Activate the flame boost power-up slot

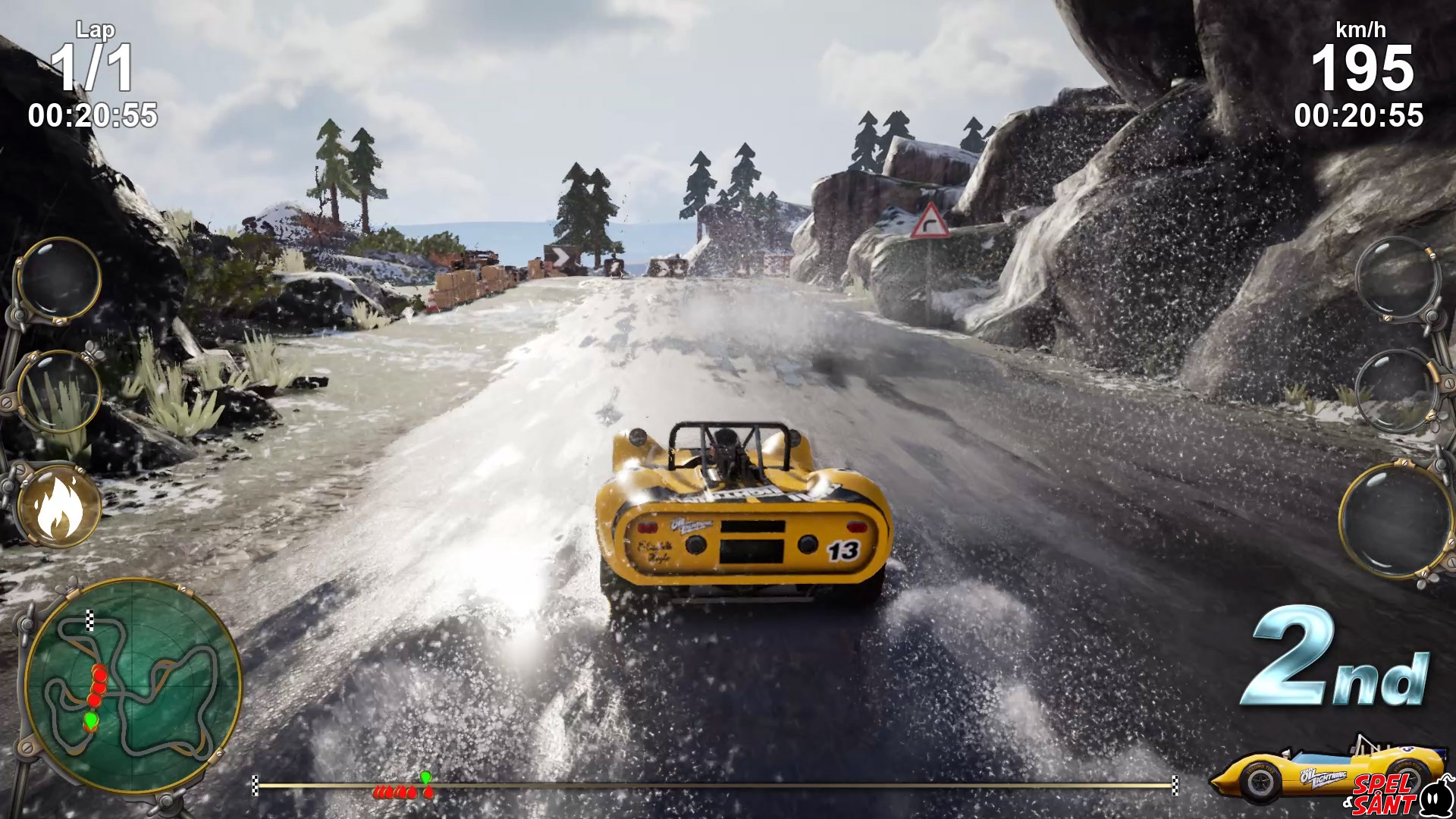[59, 506]
